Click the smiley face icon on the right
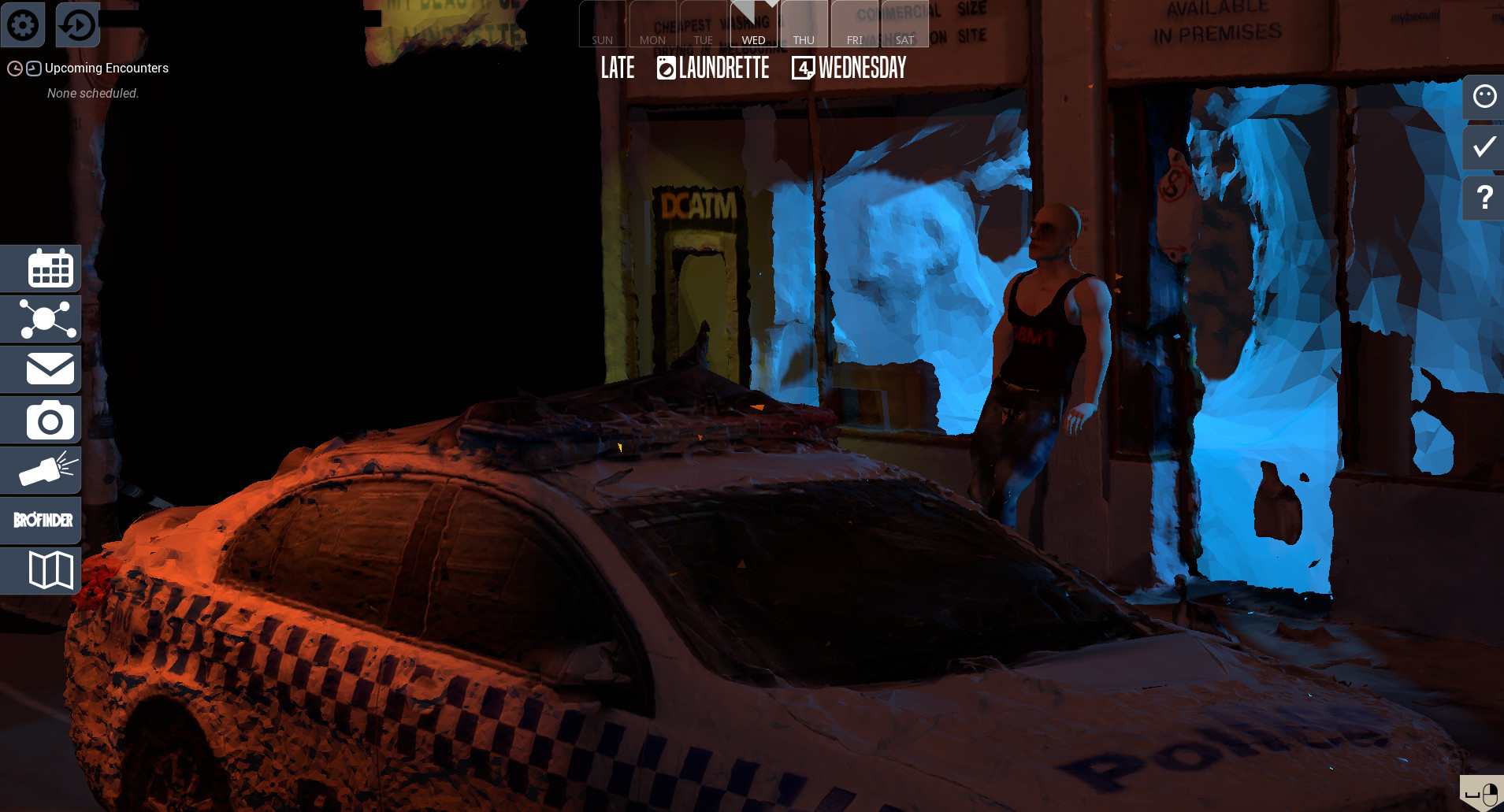This screenshot has height=812, width=1504. tap(1484, 97)
